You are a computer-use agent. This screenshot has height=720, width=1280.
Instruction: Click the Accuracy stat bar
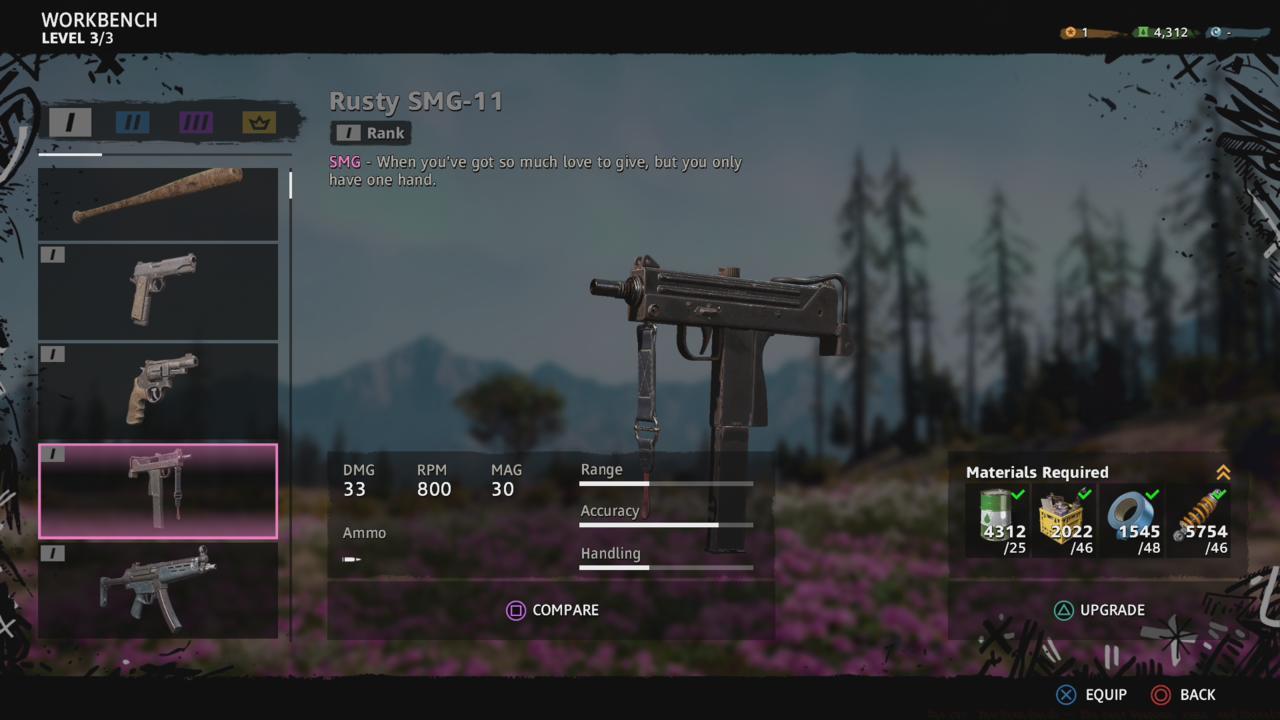tap(665, 524)
